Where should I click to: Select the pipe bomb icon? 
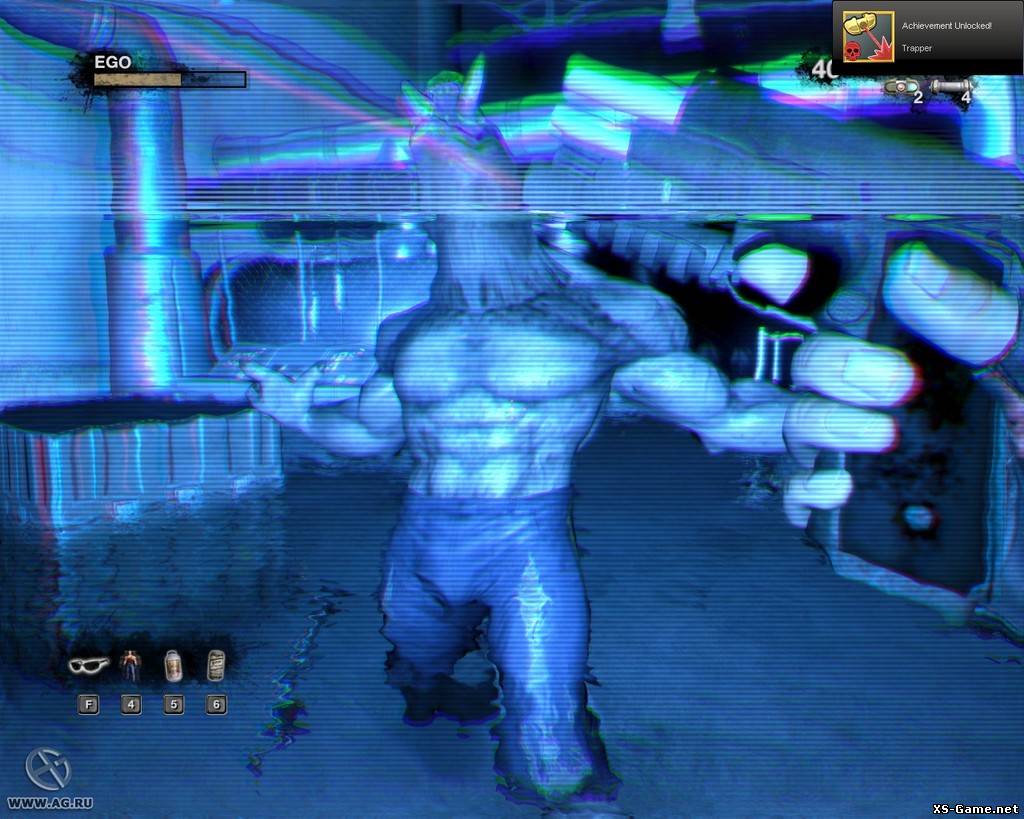click(950, 87)
